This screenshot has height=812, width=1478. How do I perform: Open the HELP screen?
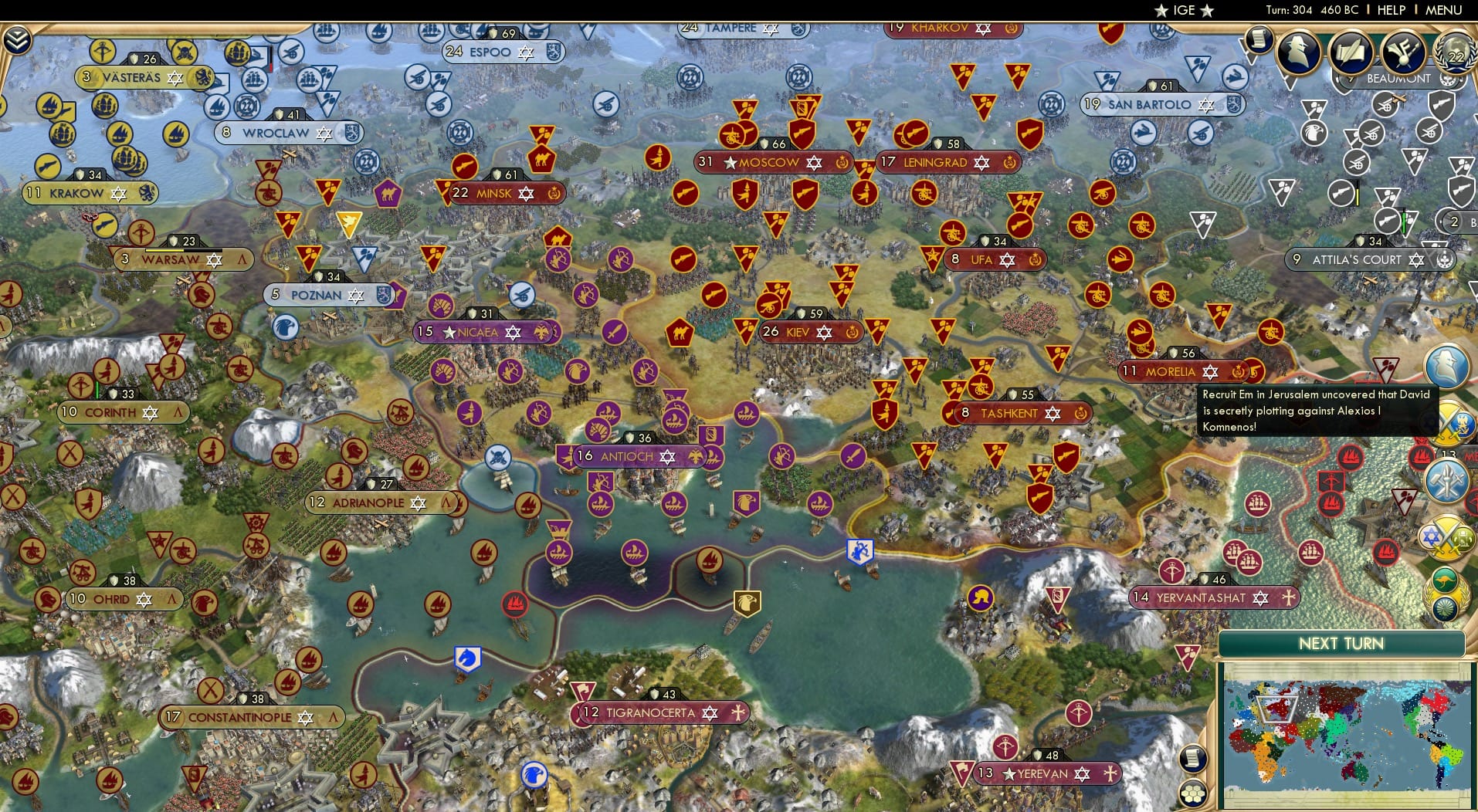pos(1390,10)
